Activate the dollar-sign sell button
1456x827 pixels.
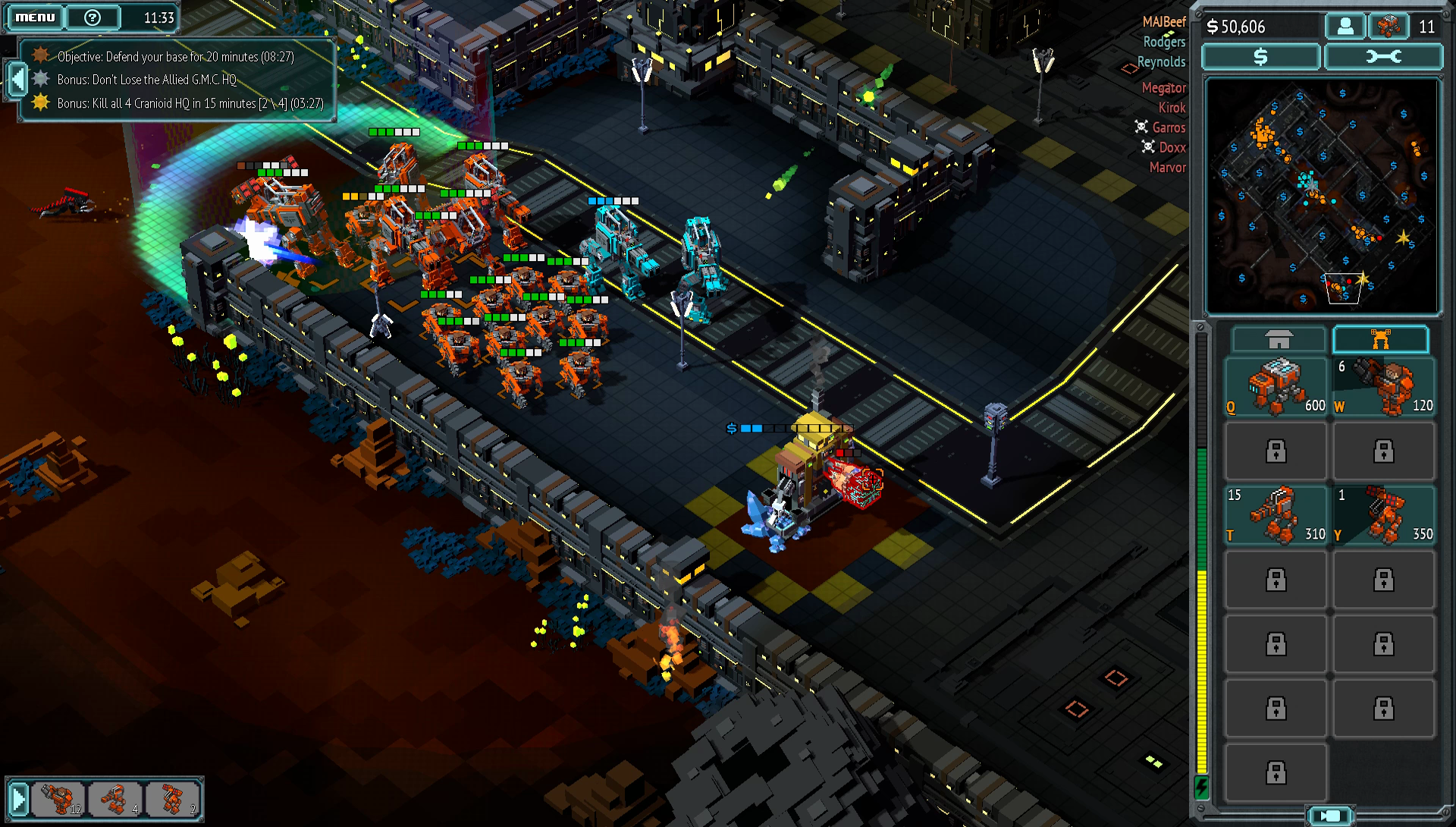pyautogui.click(x=1260, y=57)
